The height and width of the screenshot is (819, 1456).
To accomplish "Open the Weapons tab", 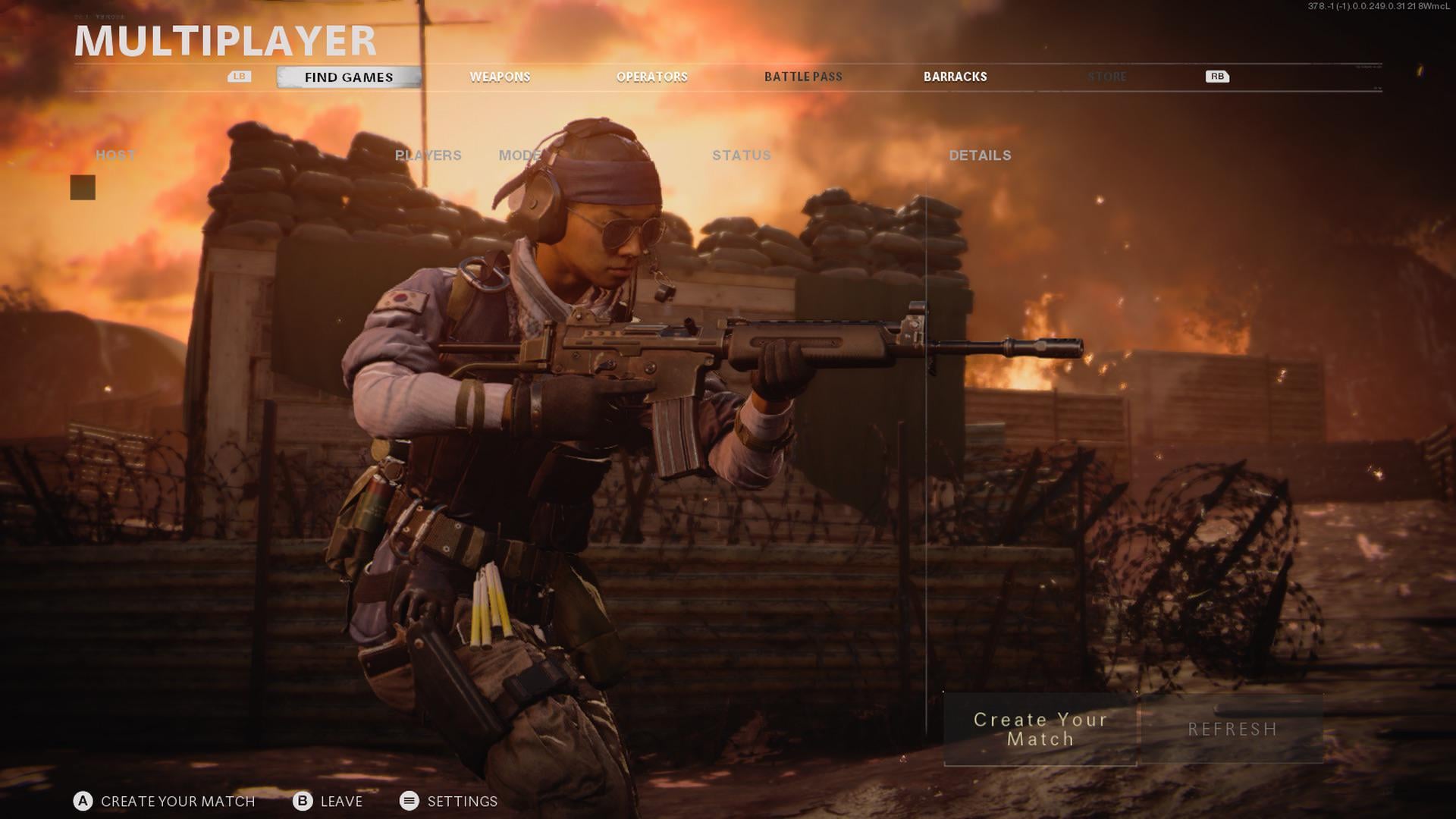I will coord(500,77).
